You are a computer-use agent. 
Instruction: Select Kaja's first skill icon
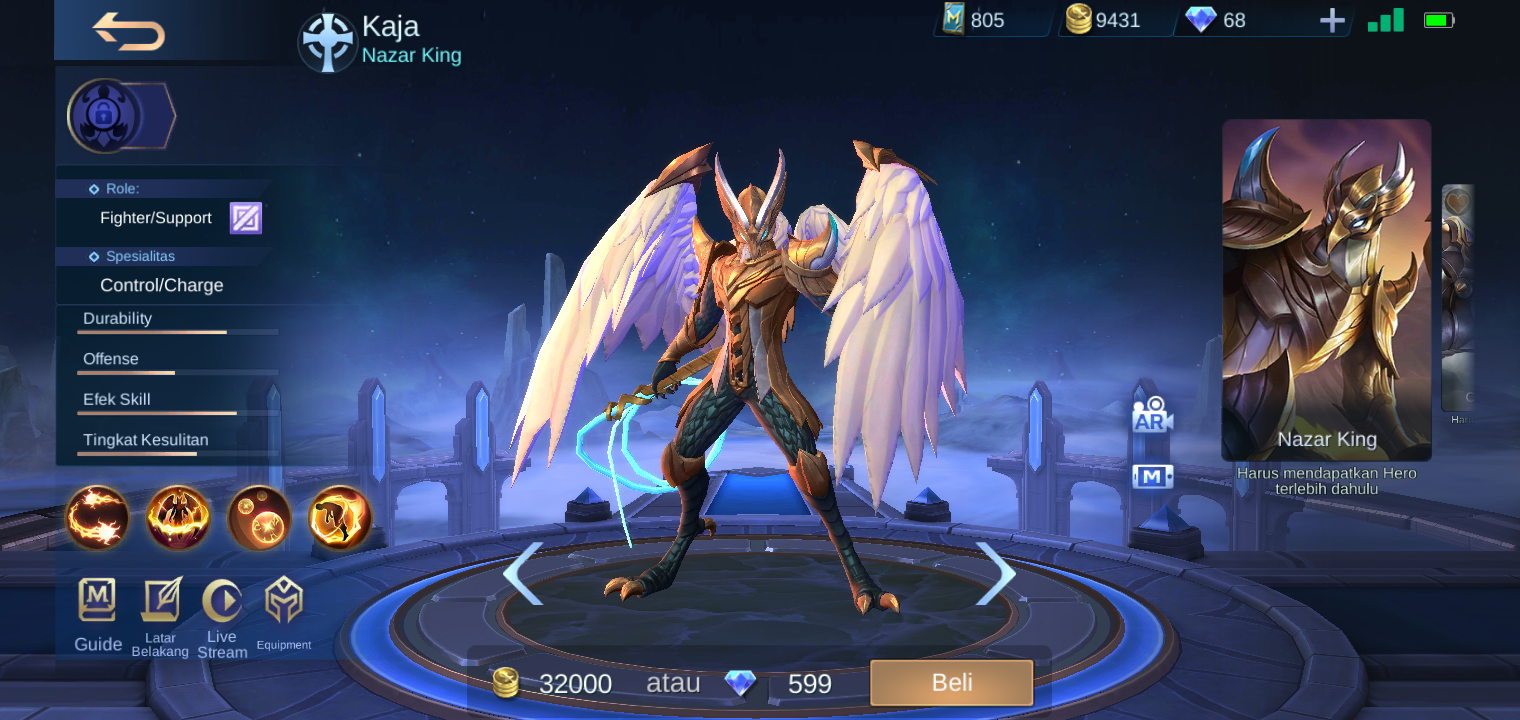tap(97, 519)
